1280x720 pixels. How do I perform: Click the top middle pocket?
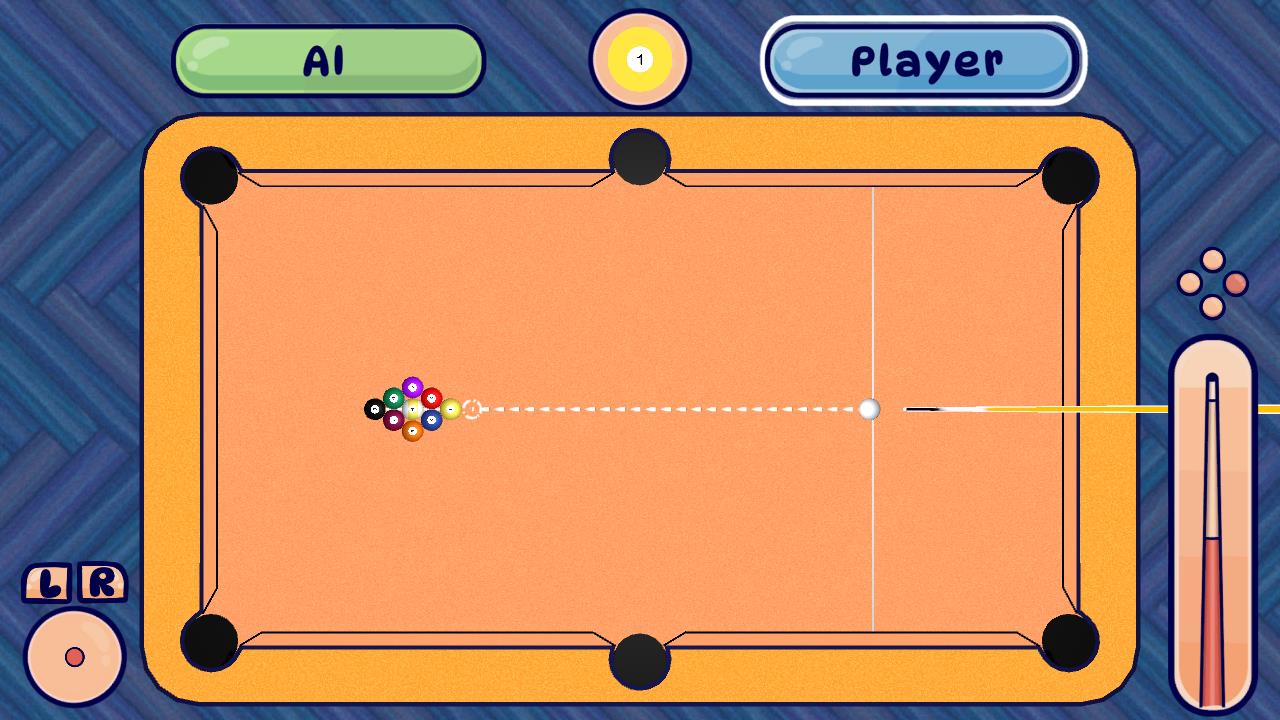pos(639,157)
